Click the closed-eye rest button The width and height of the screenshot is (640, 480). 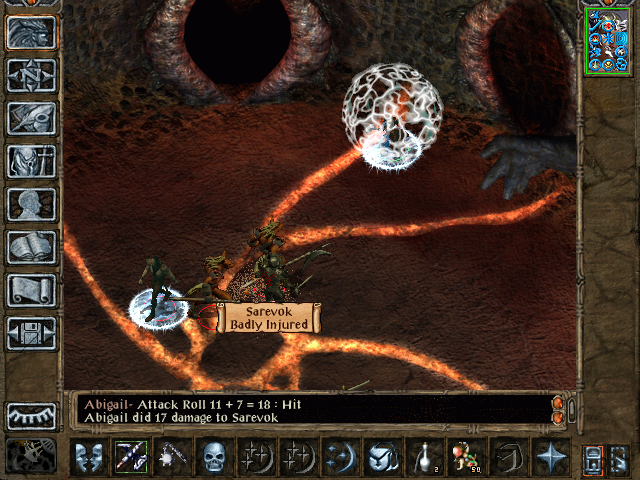[32, 415]
